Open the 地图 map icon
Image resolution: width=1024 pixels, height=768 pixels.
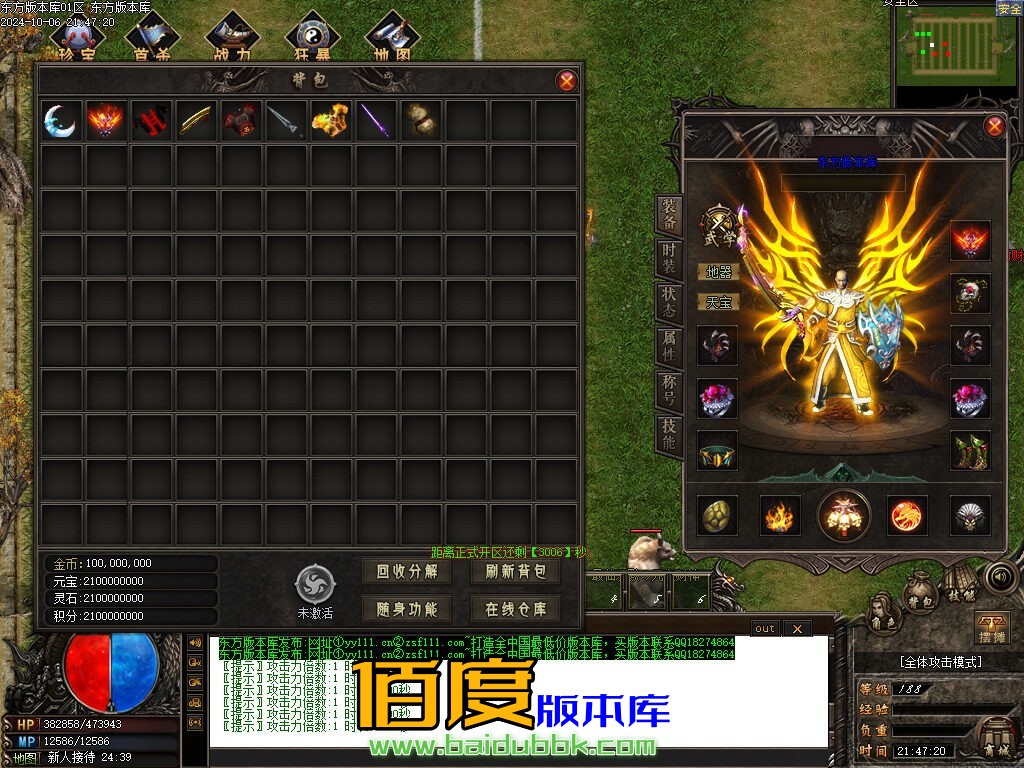point(391,40)
